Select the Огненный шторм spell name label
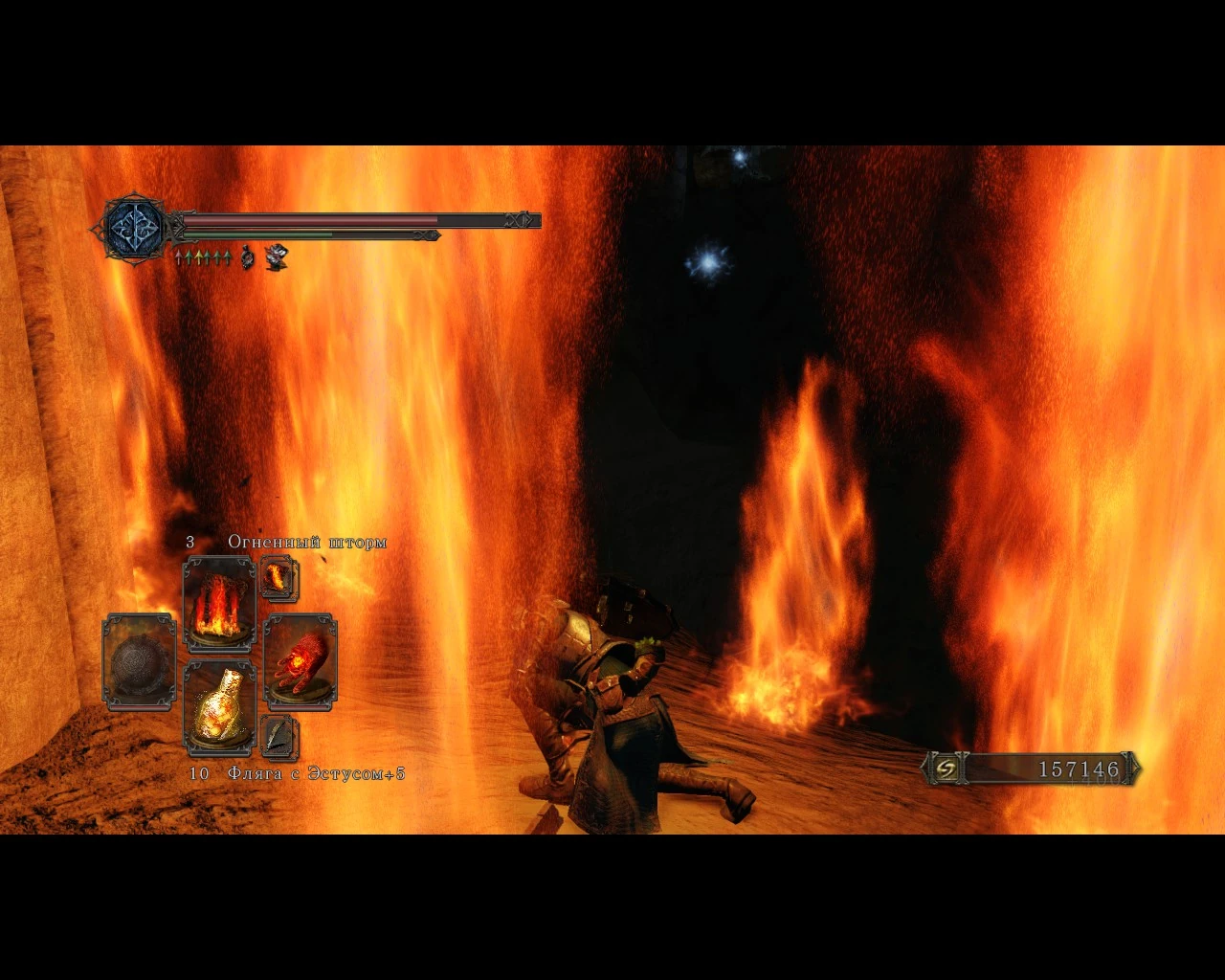This screenshot has height=980, width=1225. pyautogui.click(x=306, y=542)
